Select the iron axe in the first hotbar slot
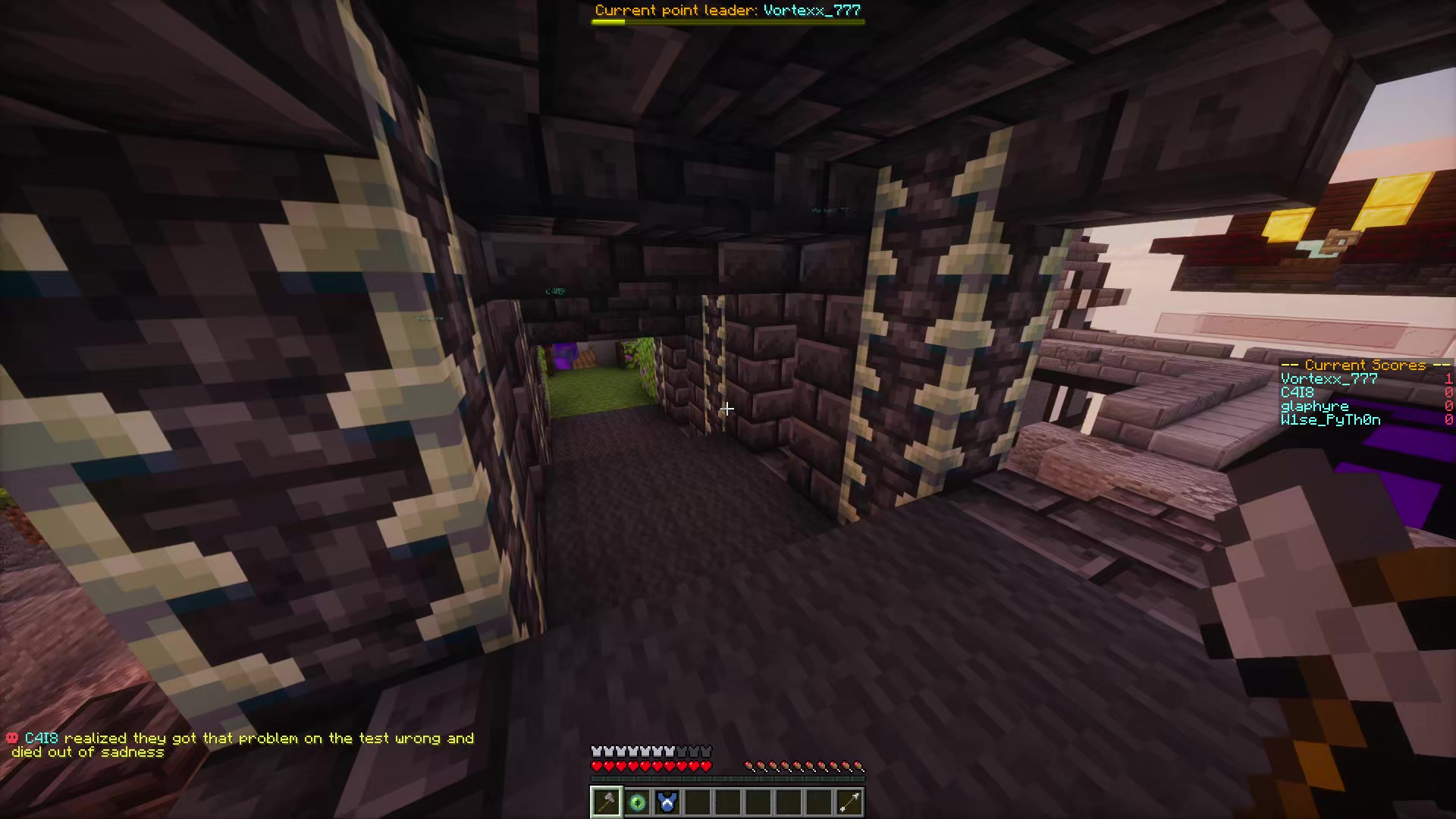Viewport: 1456px width, 819px height. (x=605, y=802)
